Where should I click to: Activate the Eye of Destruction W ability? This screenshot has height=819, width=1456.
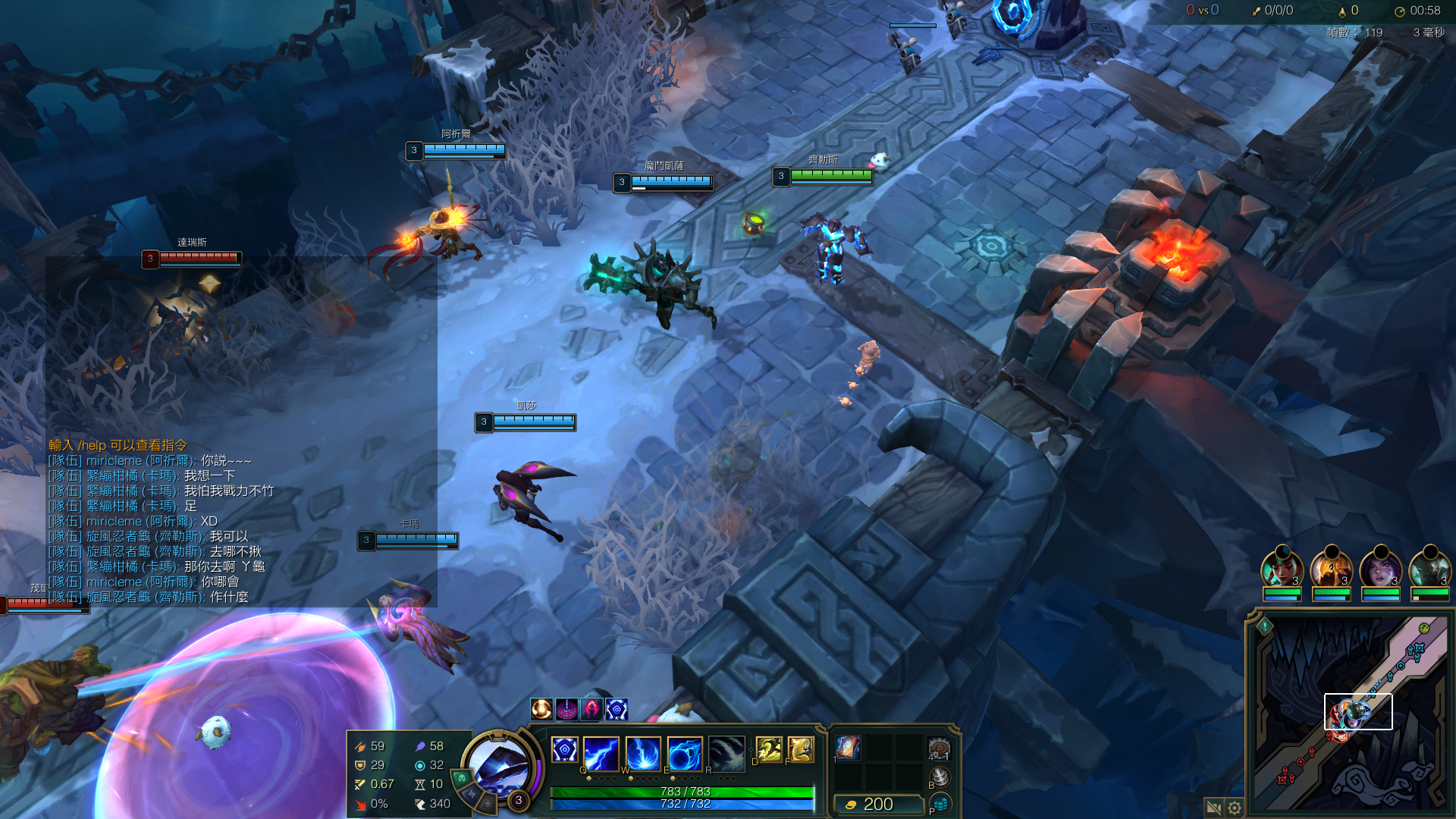pos(643,752)
